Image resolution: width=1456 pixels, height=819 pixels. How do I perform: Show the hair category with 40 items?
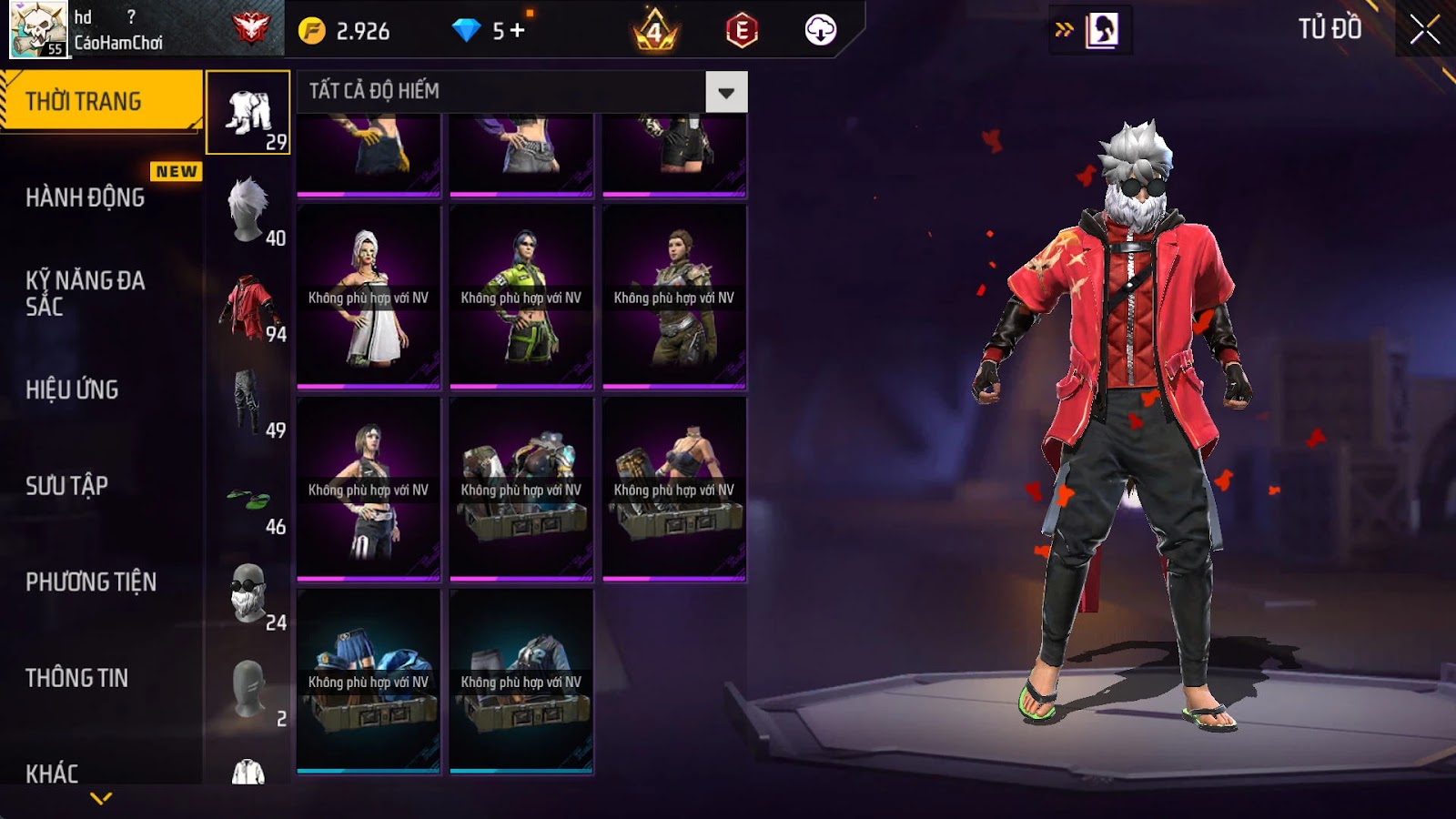tap(248, 209)
